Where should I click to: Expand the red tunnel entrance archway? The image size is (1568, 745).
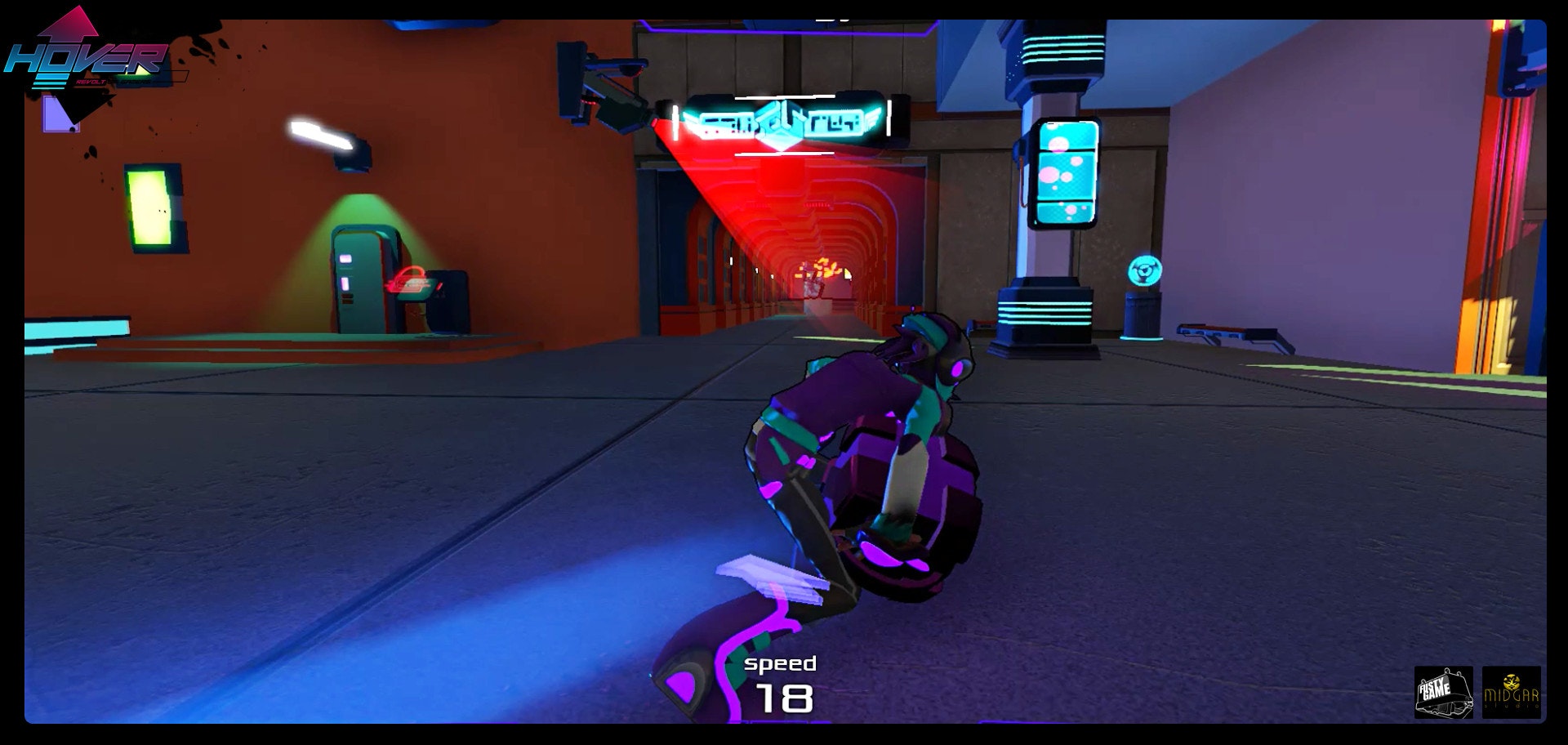[808, 237]
